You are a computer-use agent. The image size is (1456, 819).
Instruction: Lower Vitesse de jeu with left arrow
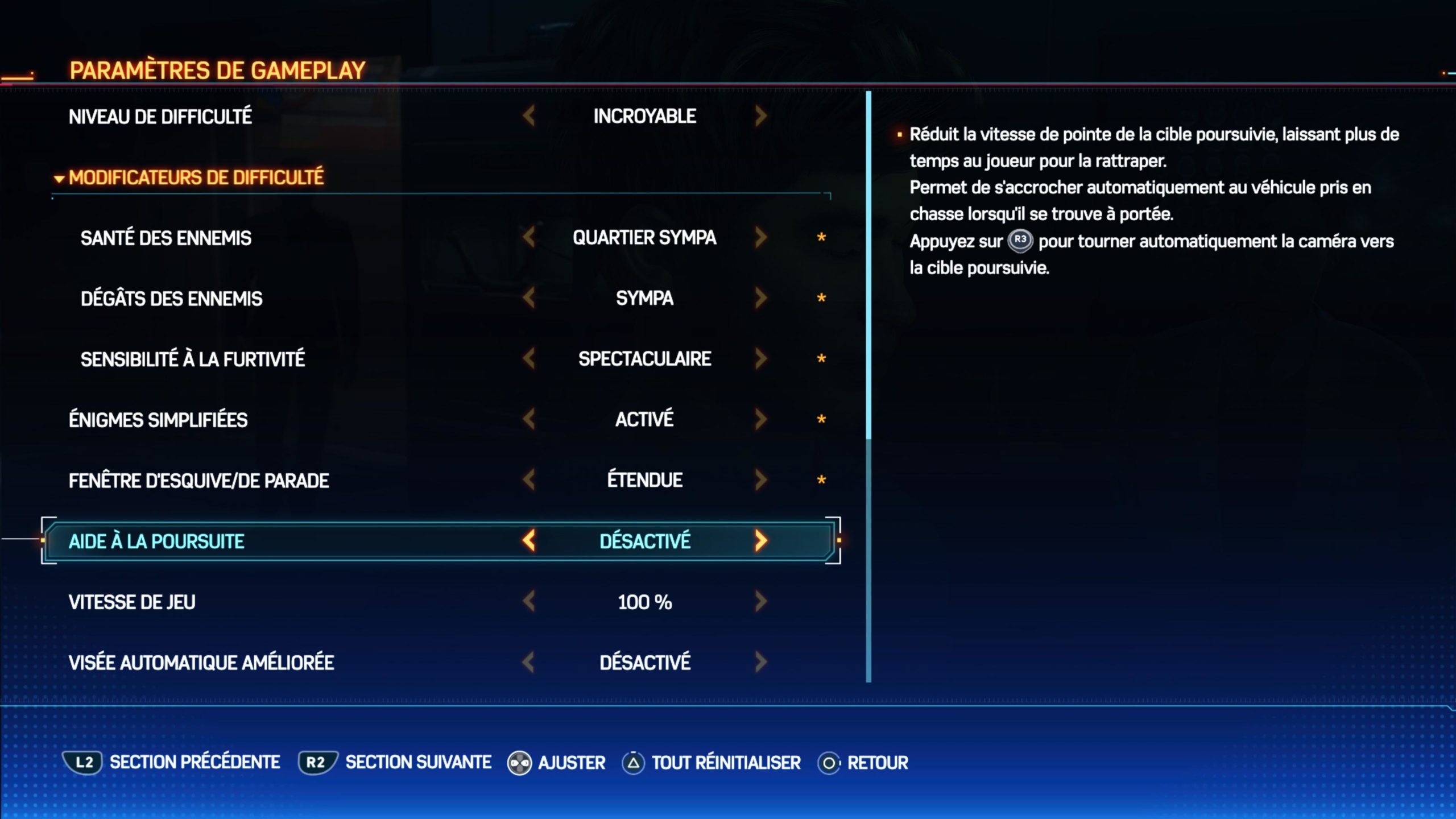tap(529, 601)
